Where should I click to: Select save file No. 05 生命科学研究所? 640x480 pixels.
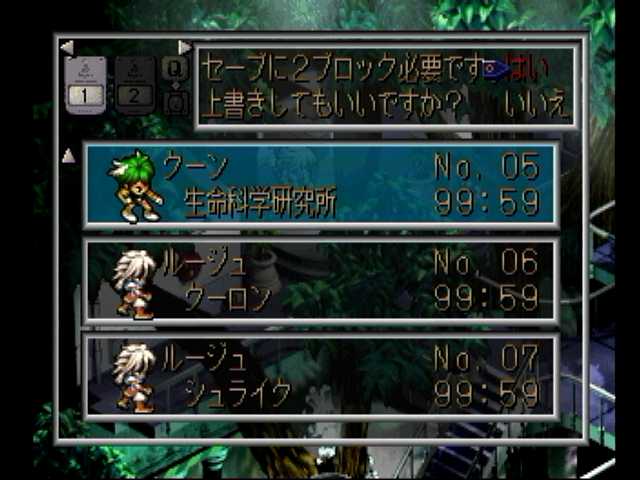322,186
